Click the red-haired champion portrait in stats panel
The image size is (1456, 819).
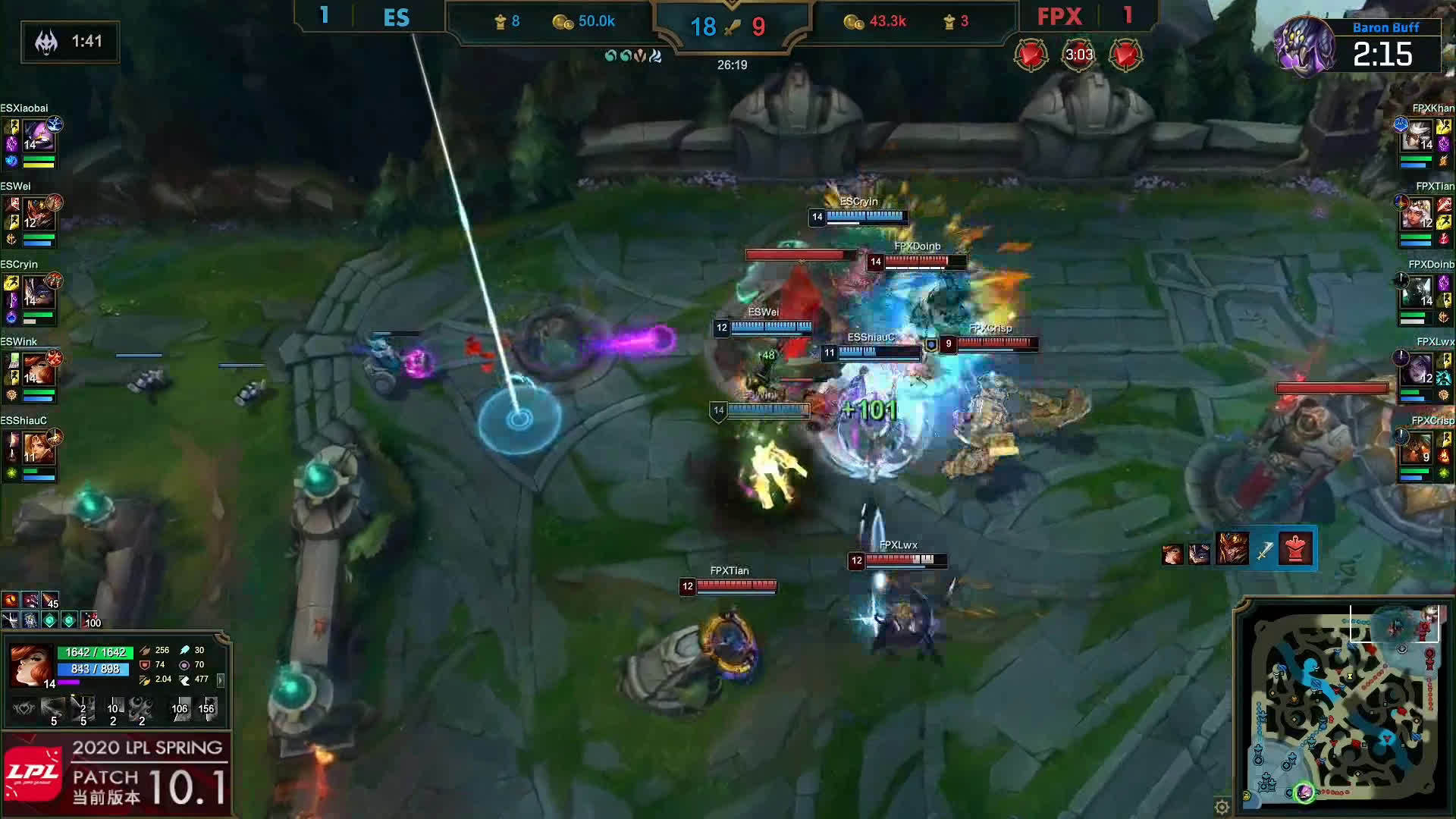(30, 664)
